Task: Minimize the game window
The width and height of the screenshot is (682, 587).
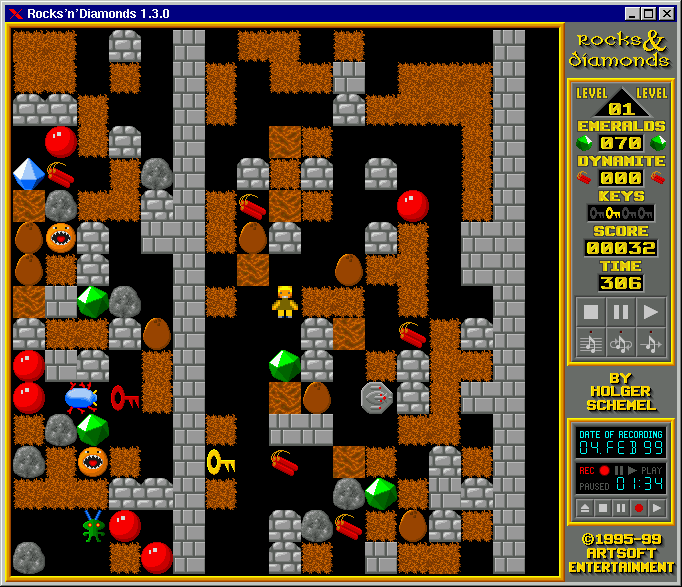Action: click(x=632, y=14)
